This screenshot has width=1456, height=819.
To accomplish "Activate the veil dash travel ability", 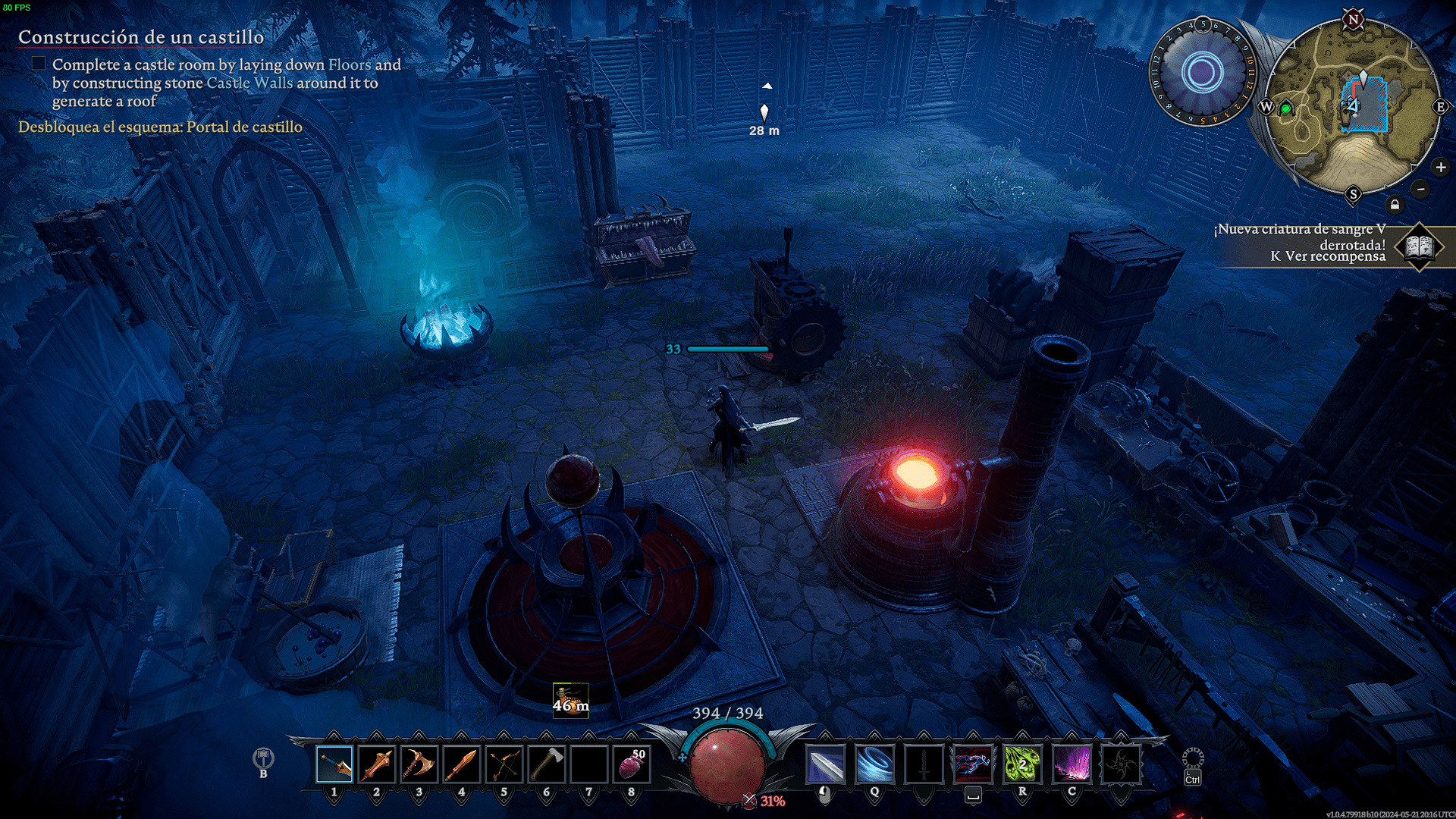I will (973, 764).
